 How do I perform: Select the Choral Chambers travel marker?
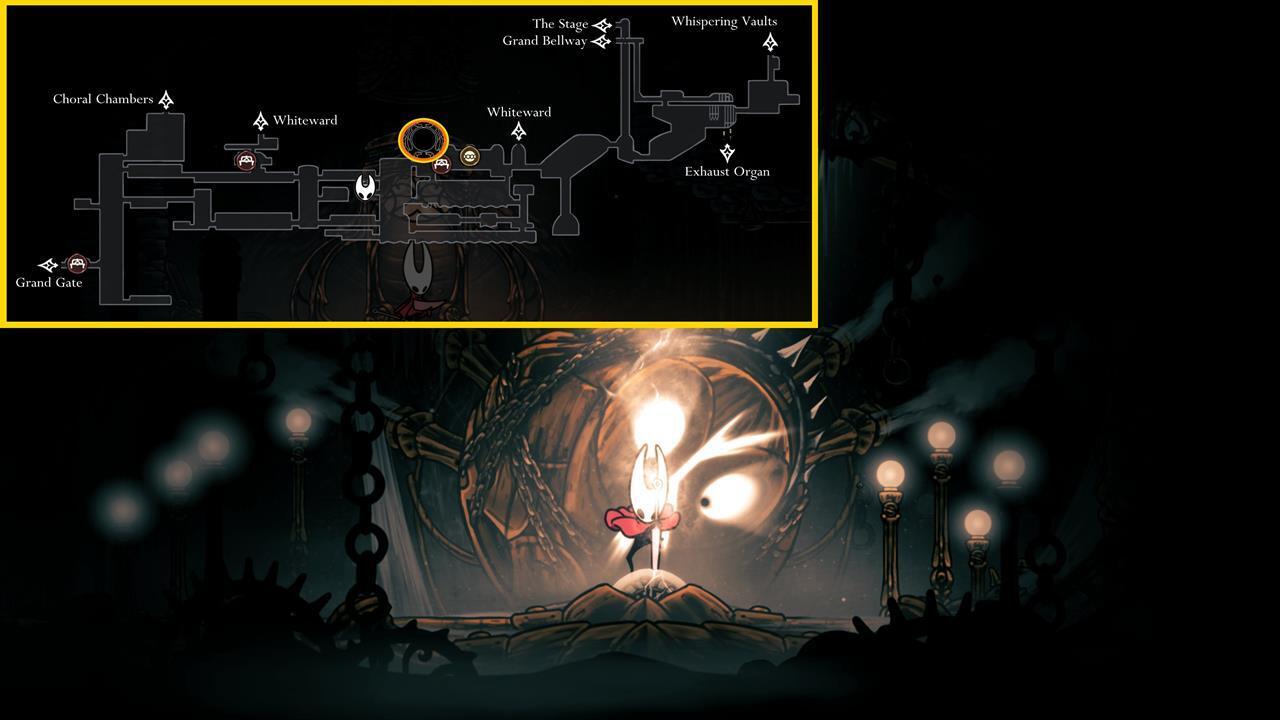click(x=166, y=99)
